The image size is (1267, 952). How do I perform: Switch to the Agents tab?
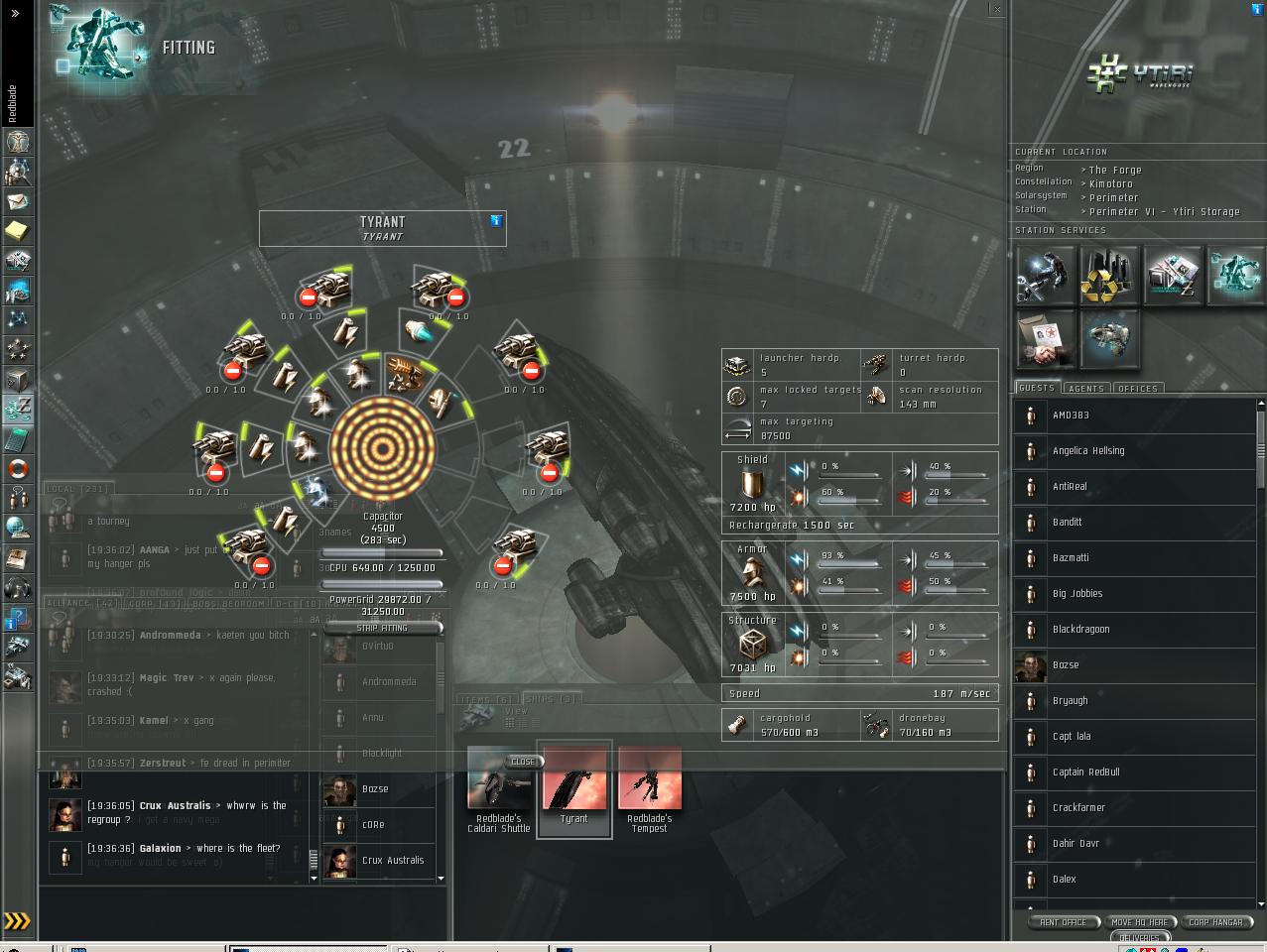1086,389
